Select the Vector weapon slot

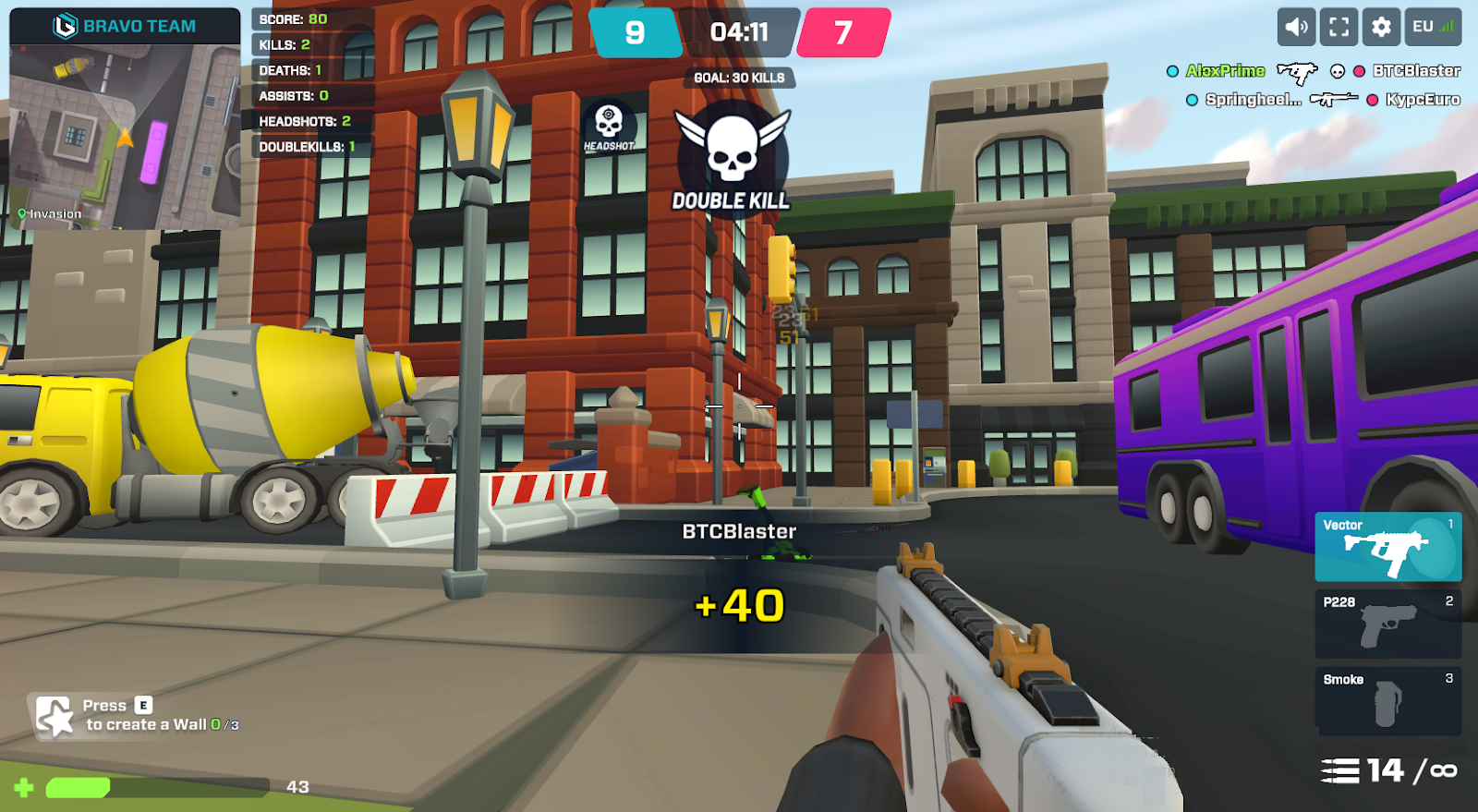pyautogui.click(x=1387, y=547)
